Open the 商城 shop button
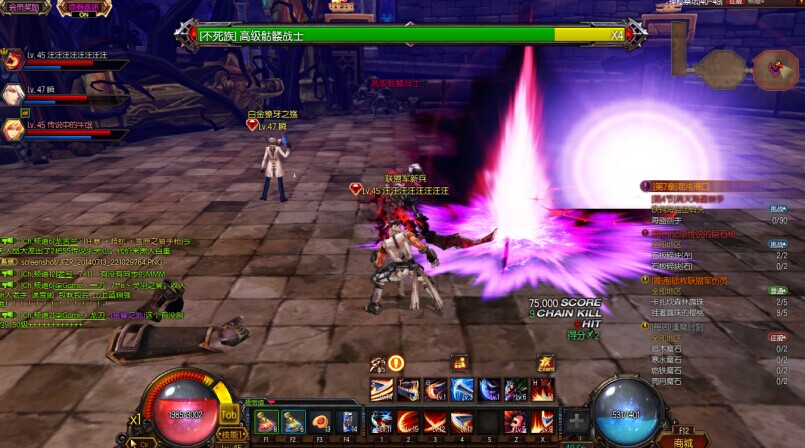 point(683,441)
